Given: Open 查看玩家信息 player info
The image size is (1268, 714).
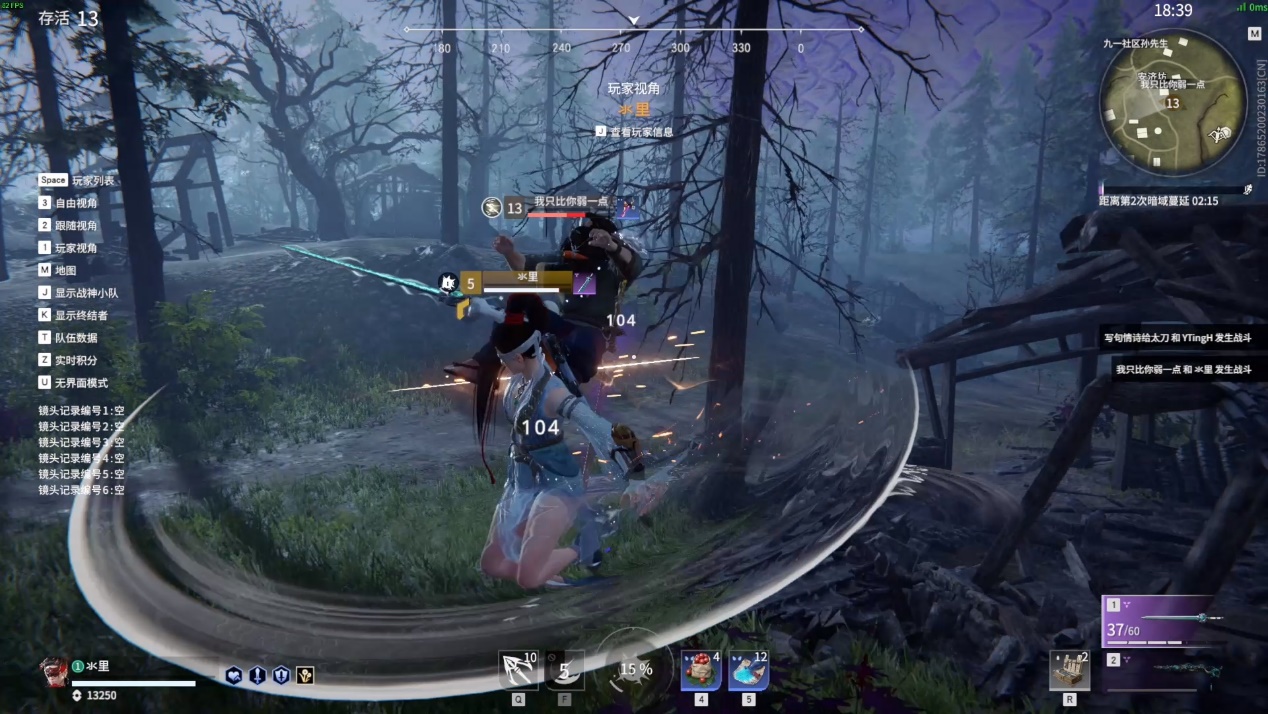Looking at the screenshot, I should click(x=641, y=132).
